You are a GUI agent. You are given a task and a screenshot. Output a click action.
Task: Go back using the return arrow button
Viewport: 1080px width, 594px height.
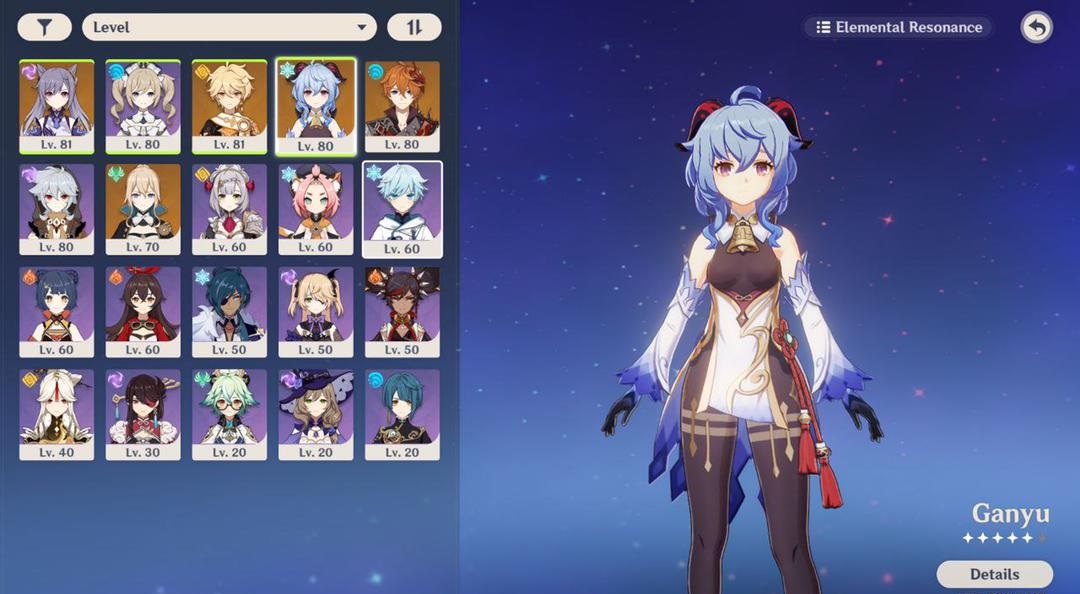point(1037,27)
